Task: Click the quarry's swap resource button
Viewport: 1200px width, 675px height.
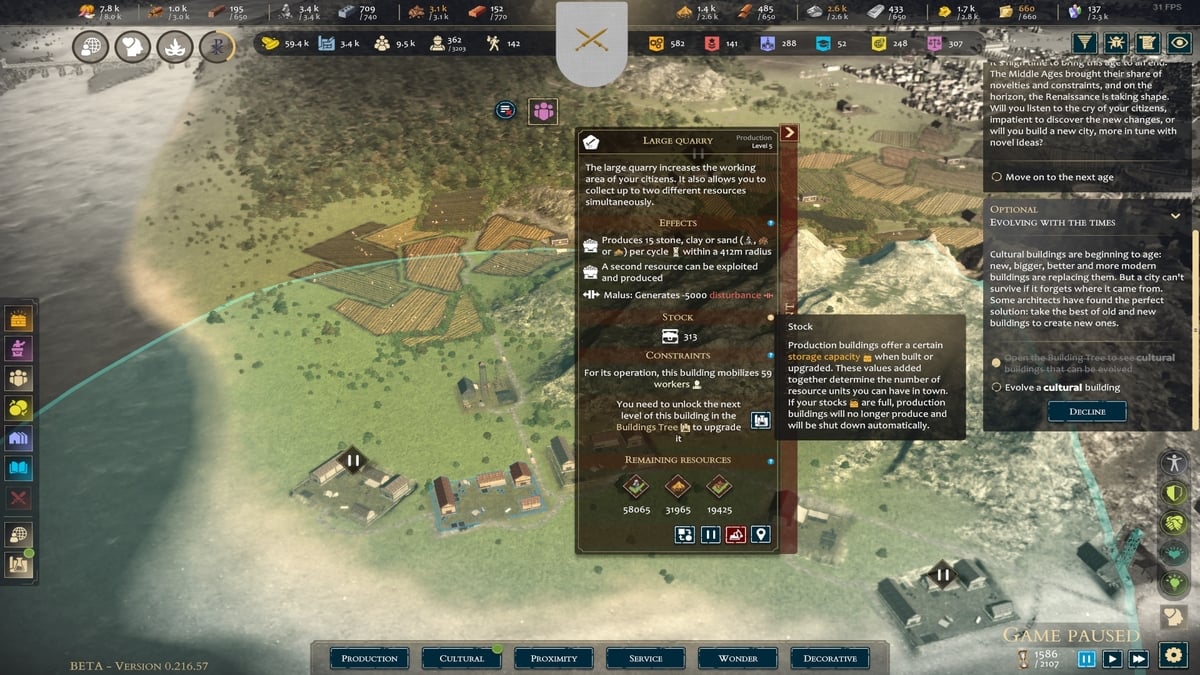Action: tap(684, 535)
